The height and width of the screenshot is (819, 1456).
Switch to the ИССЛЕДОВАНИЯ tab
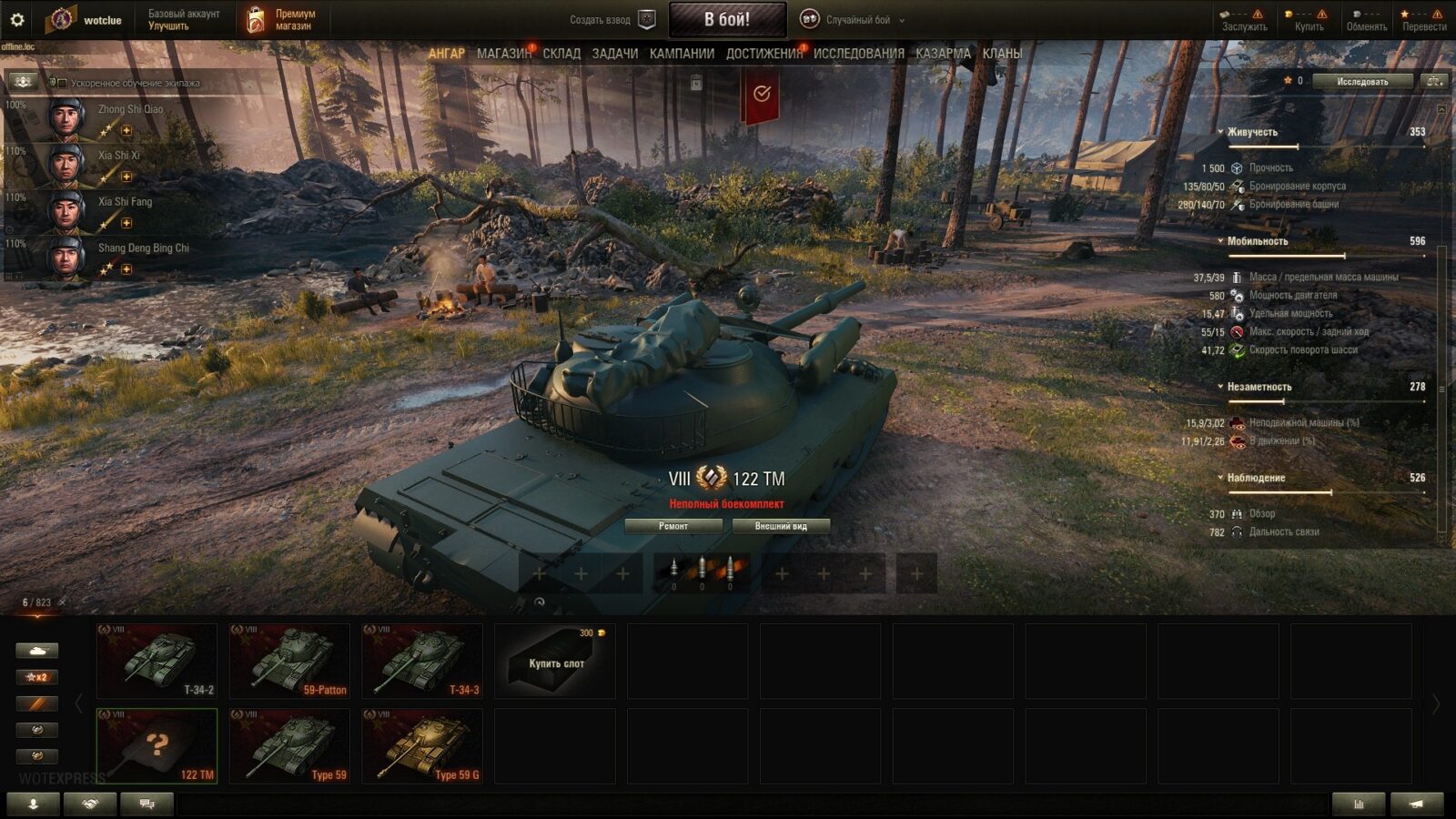pyautogui.click(x=858, y=54)
